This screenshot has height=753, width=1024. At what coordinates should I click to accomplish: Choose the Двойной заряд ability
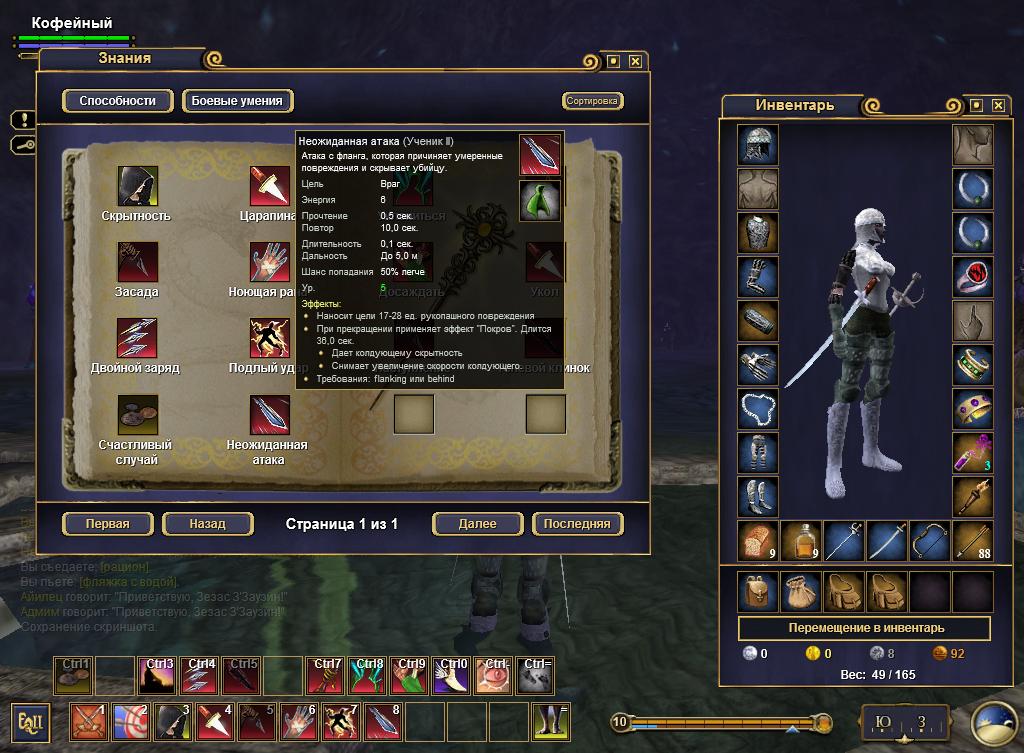click(136, 338)
